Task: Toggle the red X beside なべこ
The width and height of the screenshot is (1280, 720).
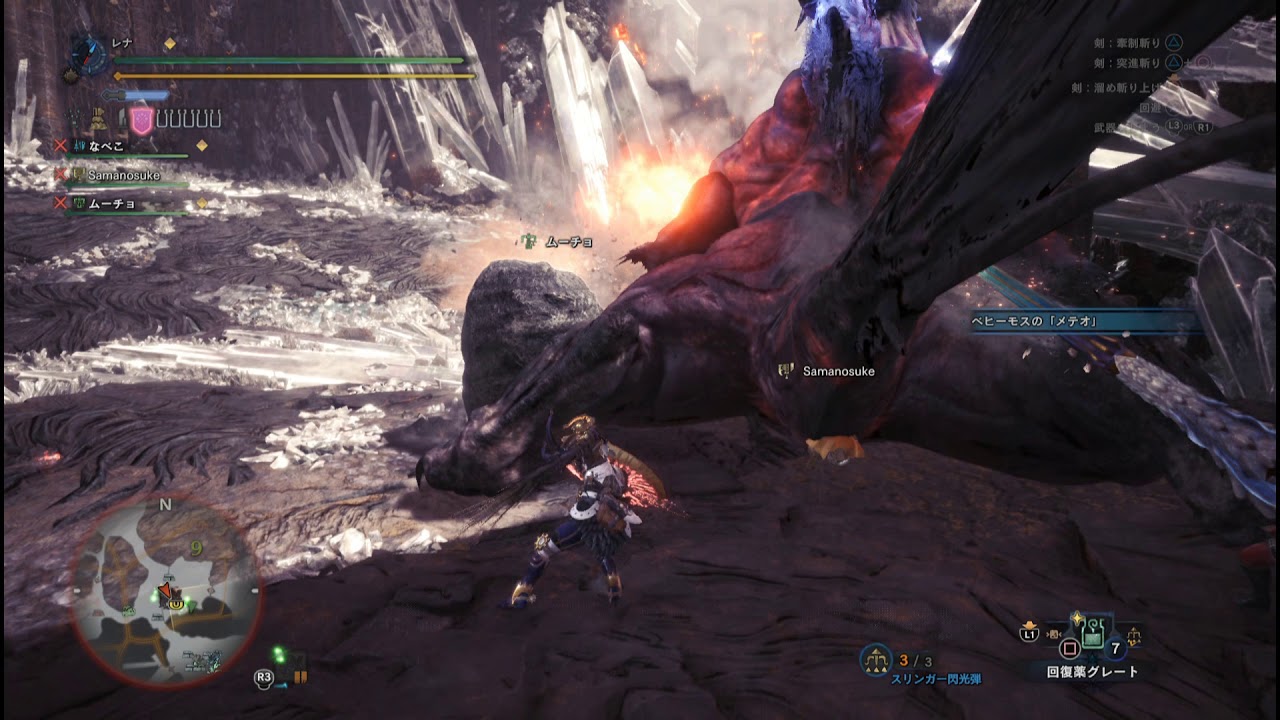Action: click(60, 145)
